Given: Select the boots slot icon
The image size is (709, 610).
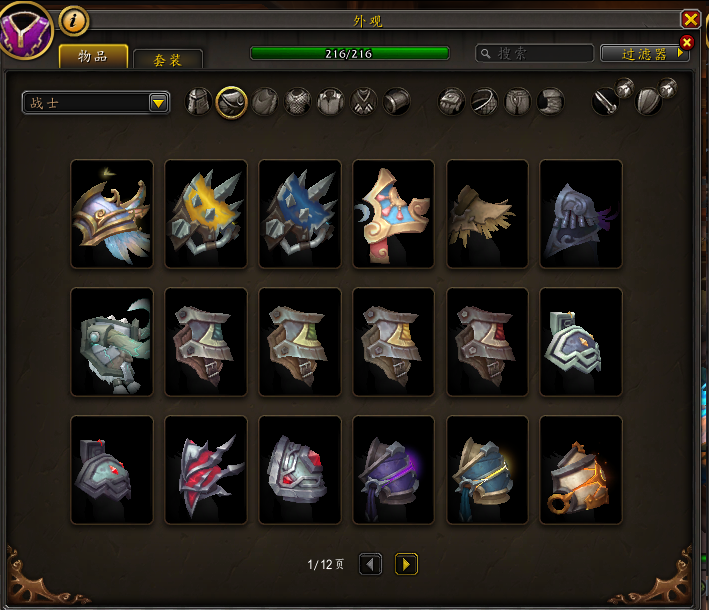Looking at the screenshot, I should point(551,101).
